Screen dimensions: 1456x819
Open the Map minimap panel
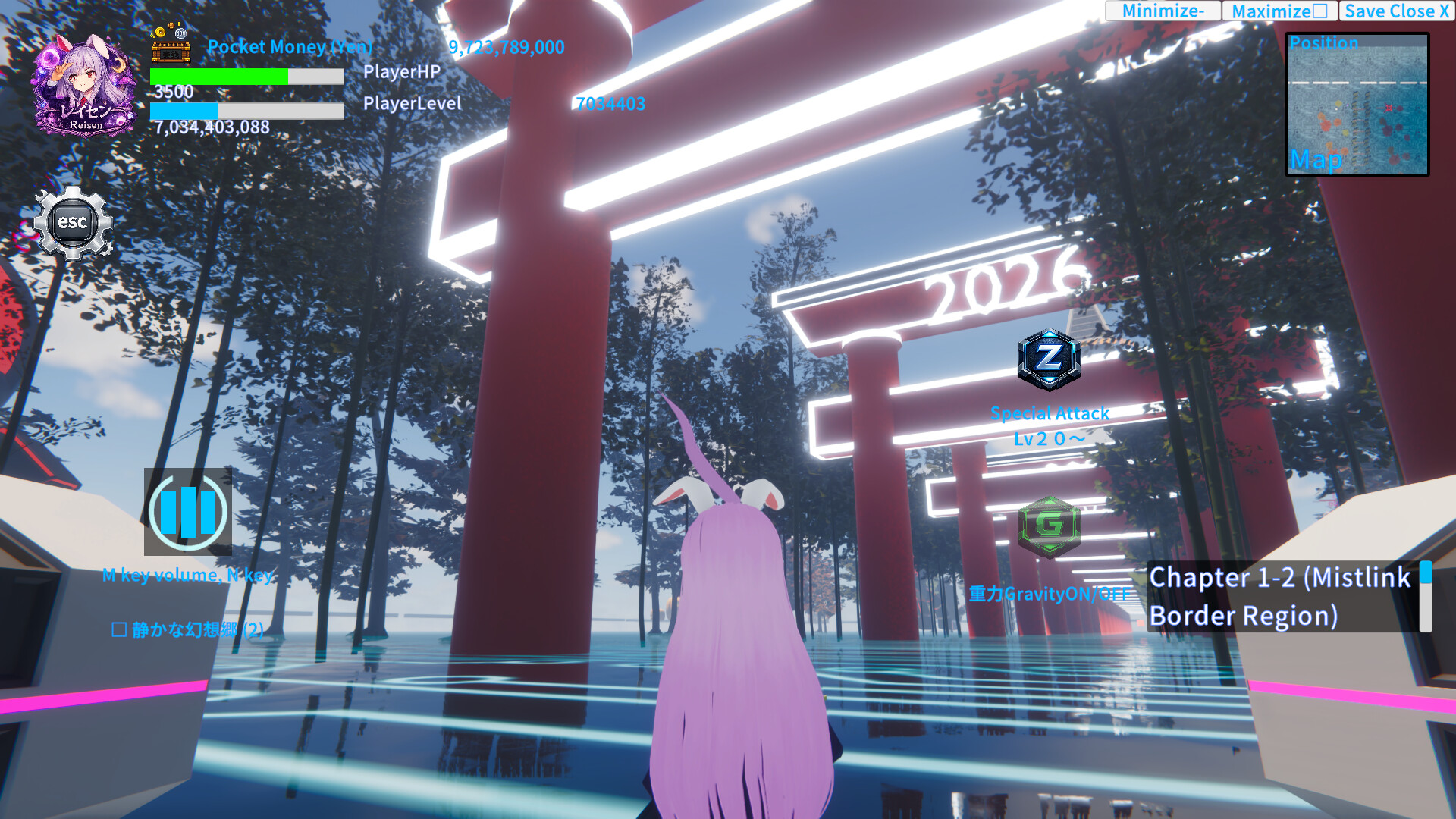click(1357, 102)
